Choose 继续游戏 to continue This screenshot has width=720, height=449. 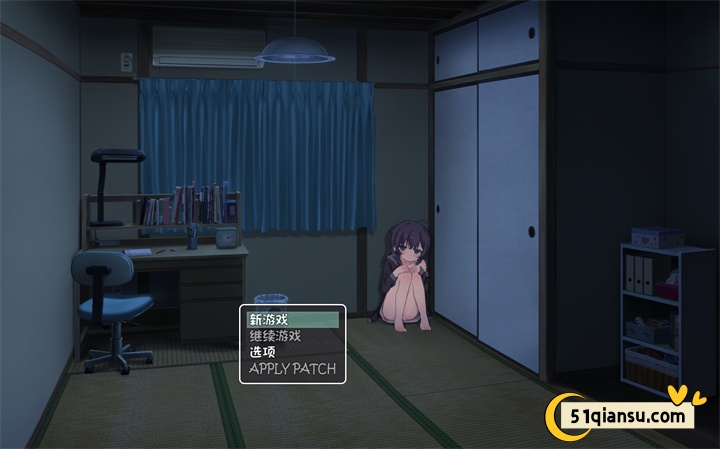click(292, 336)
